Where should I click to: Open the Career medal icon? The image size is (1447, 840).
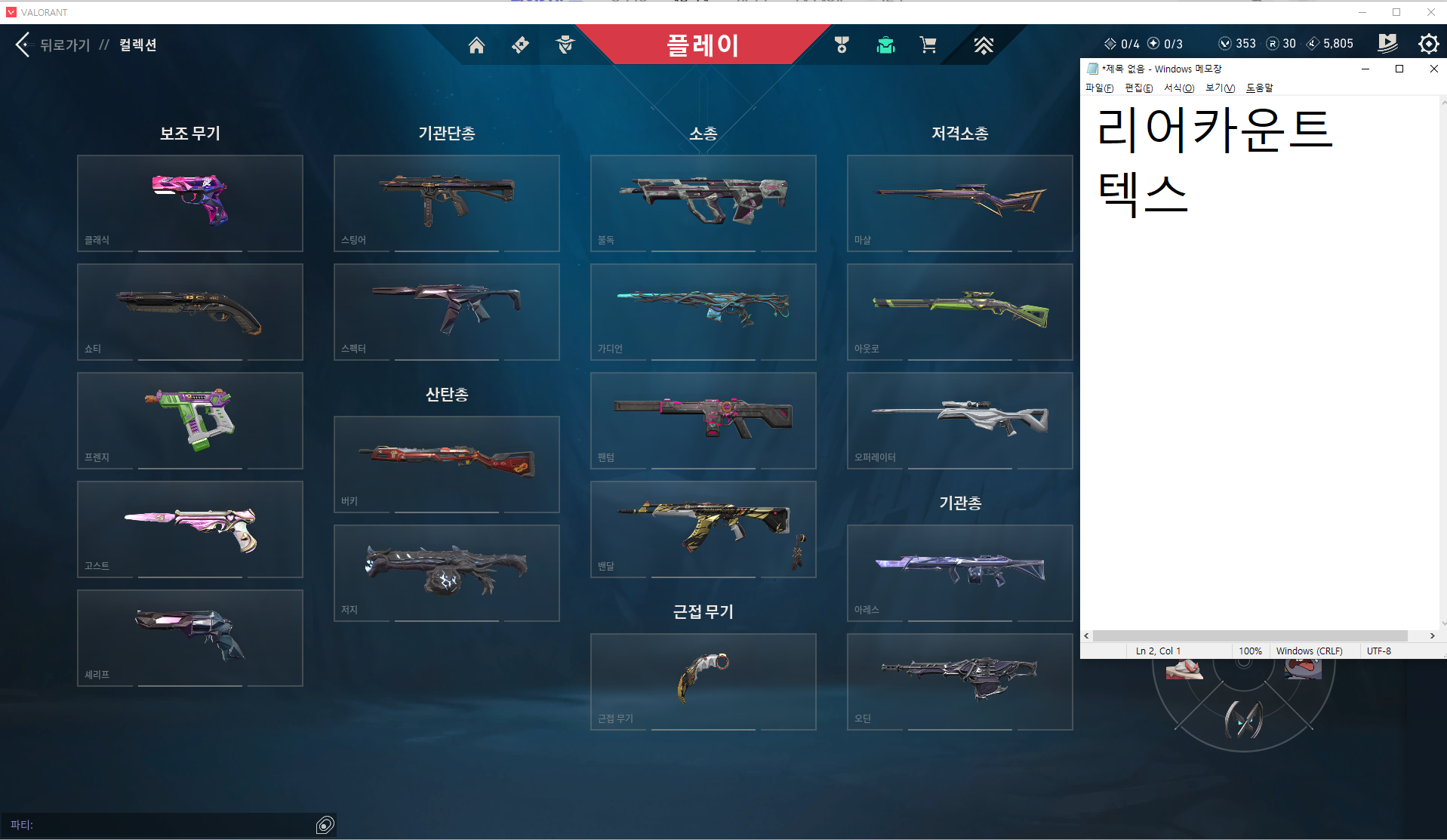841,45
